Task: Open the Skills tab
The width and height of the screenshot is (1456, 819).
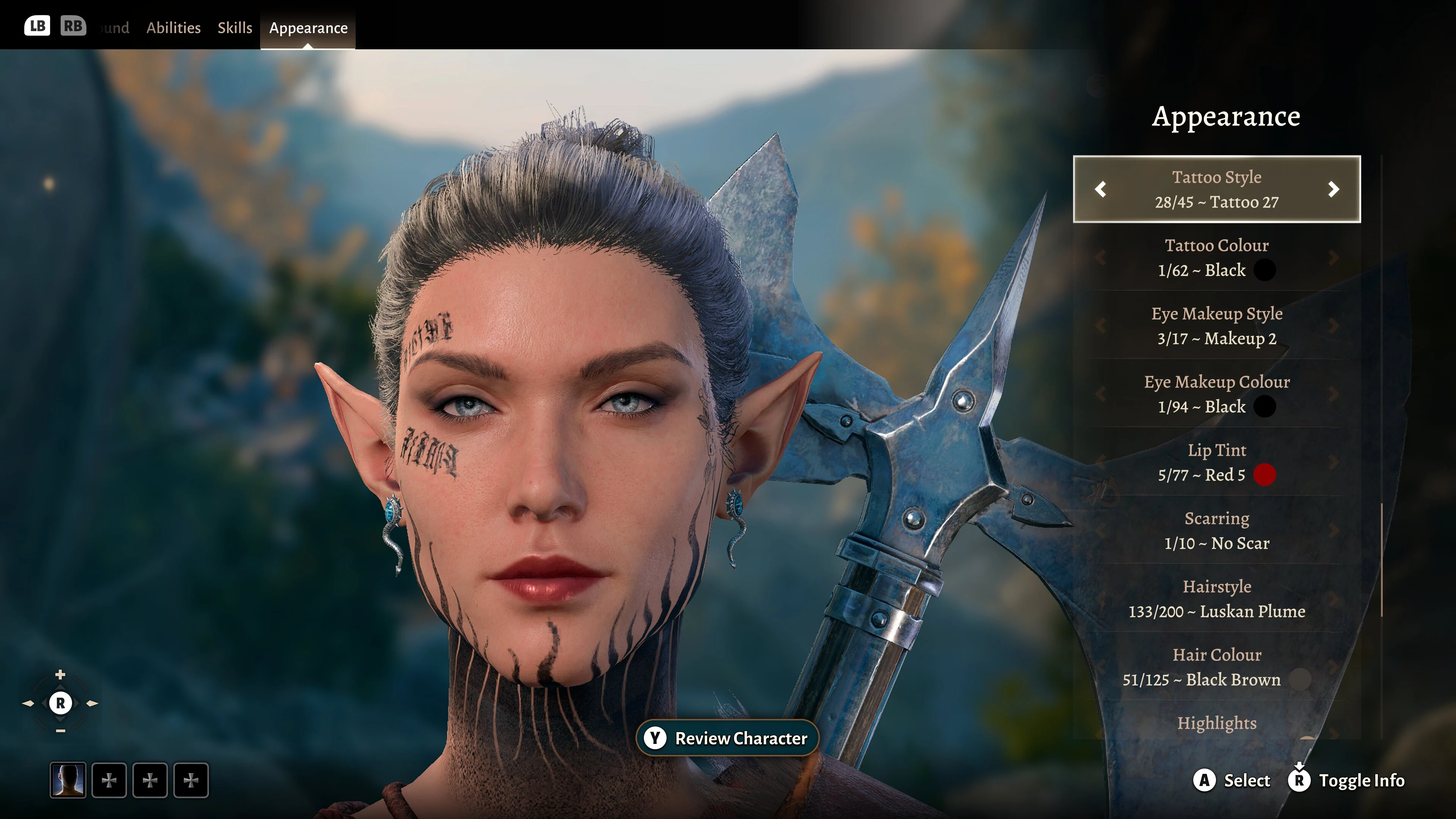Action: tap(235, 28)
